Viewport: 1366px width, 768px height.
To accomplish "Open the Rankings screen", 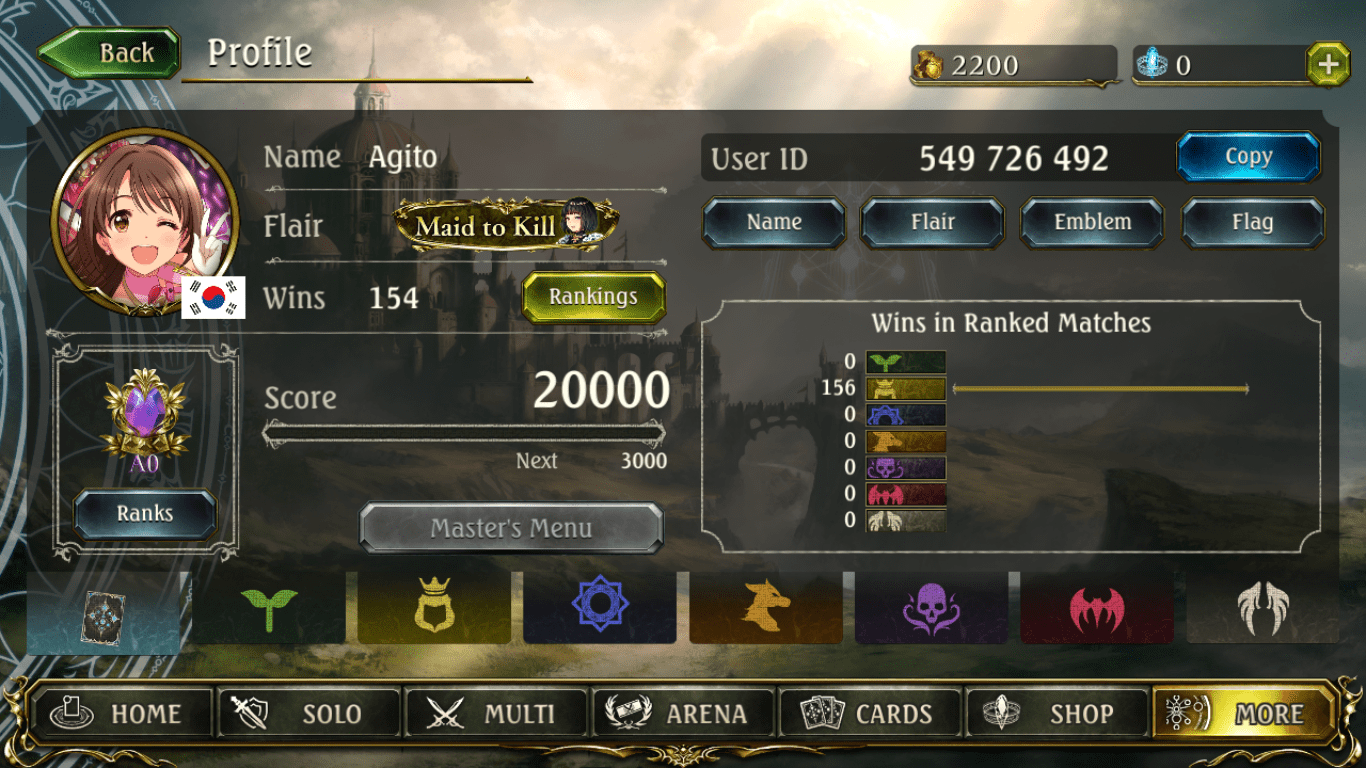I will pyautogui.click(x=592, y=297).
